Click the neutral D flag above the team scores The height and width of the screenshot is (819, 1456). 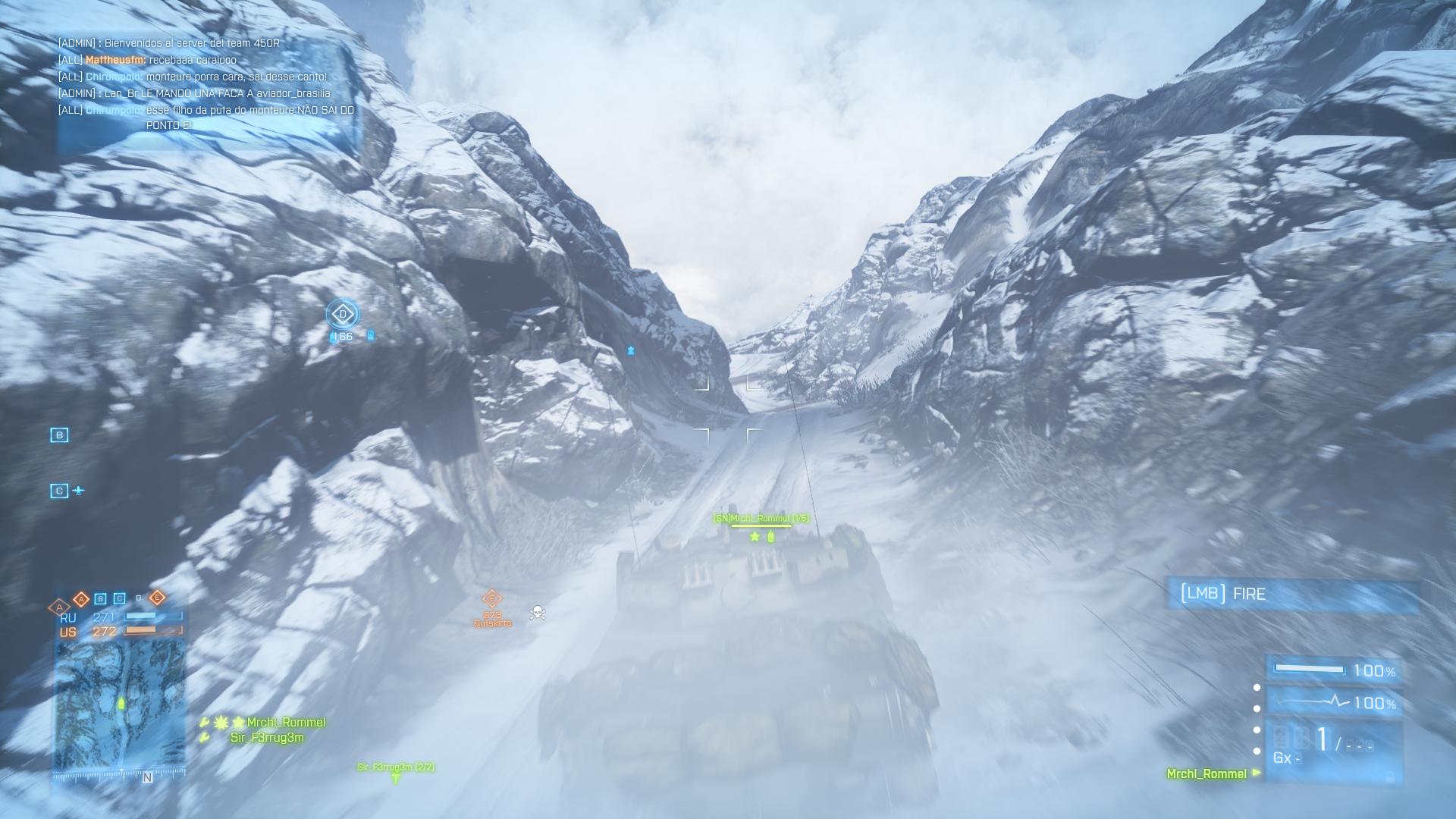[138, 598]
